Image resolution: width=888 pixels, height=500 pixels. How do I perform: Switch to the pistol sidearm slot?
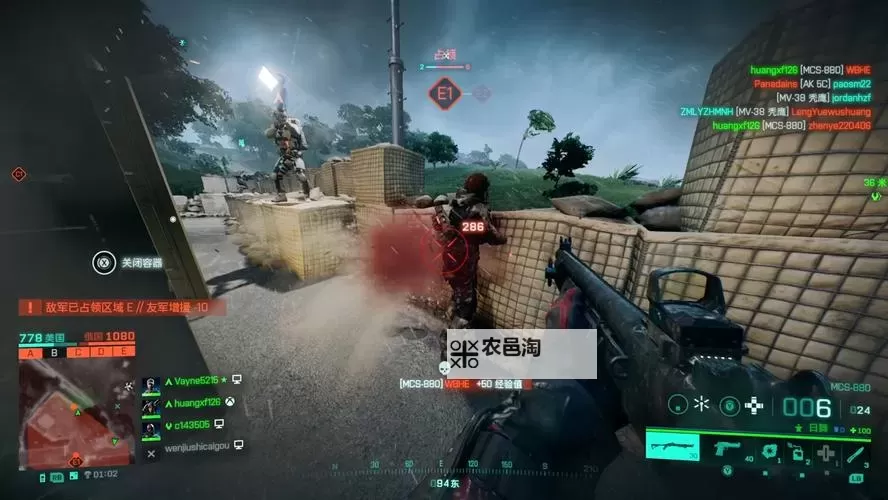[x=727, y=449]
